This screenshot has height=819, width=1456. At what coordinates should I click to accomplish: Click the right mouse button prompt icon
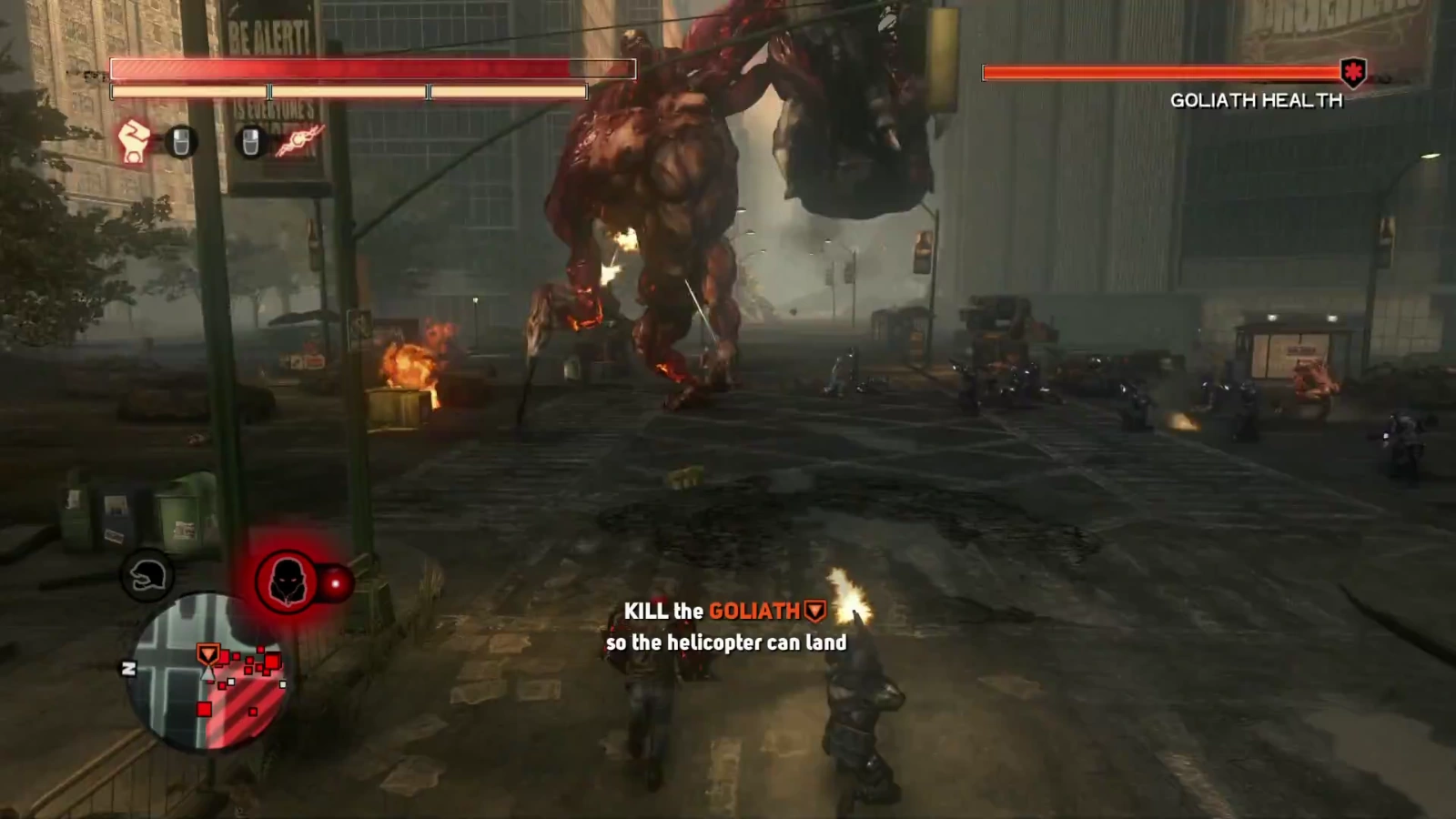[x=250, y=141]
